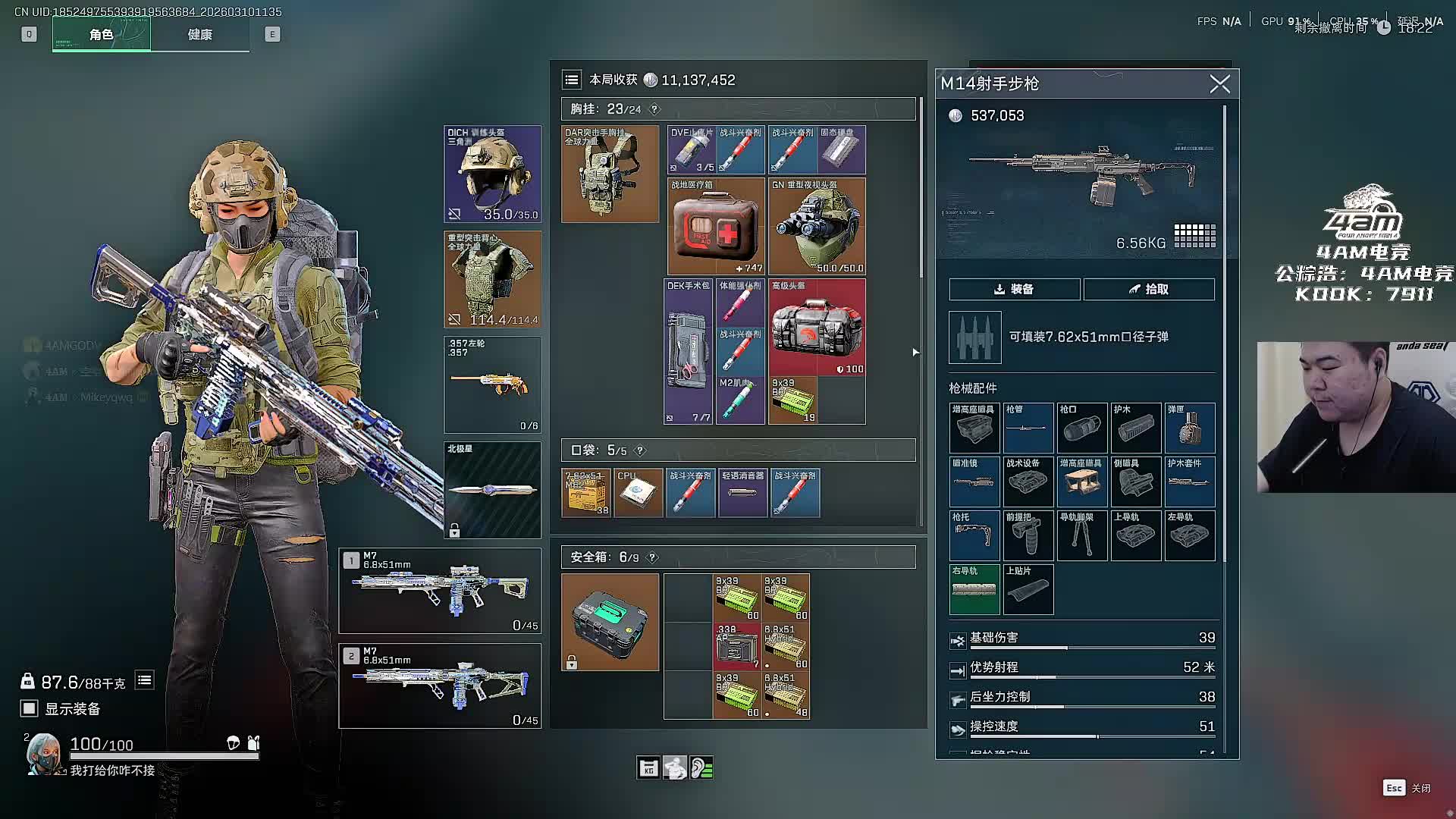
Task: Pick the 战地医疗箱 first aid kit
Action: point(716,226)
